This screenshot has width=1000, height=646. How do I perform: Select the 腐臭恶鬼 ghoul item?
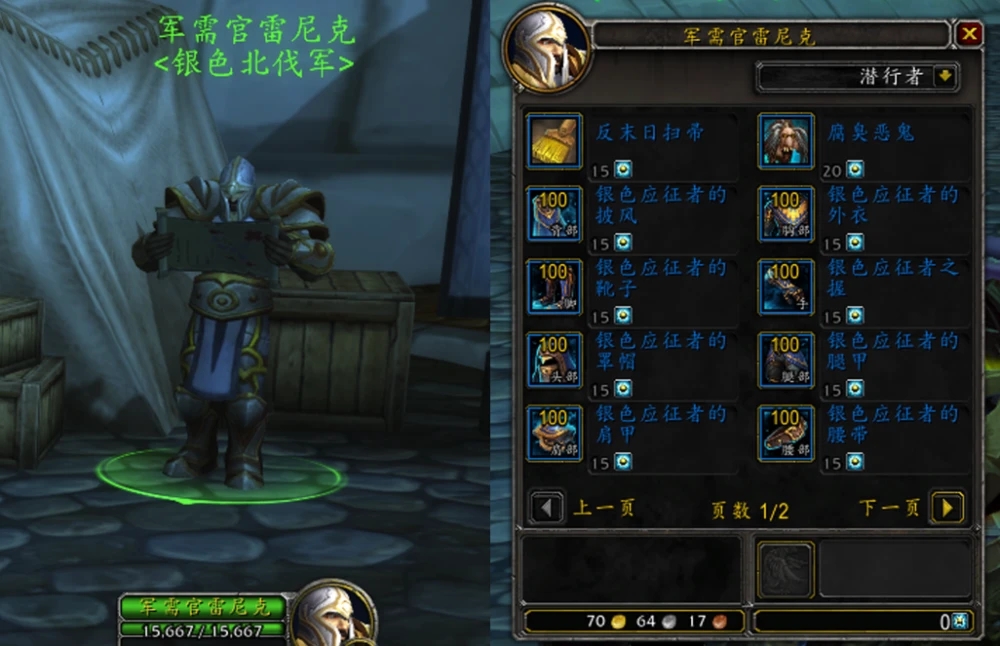click(x=786, y=141)
